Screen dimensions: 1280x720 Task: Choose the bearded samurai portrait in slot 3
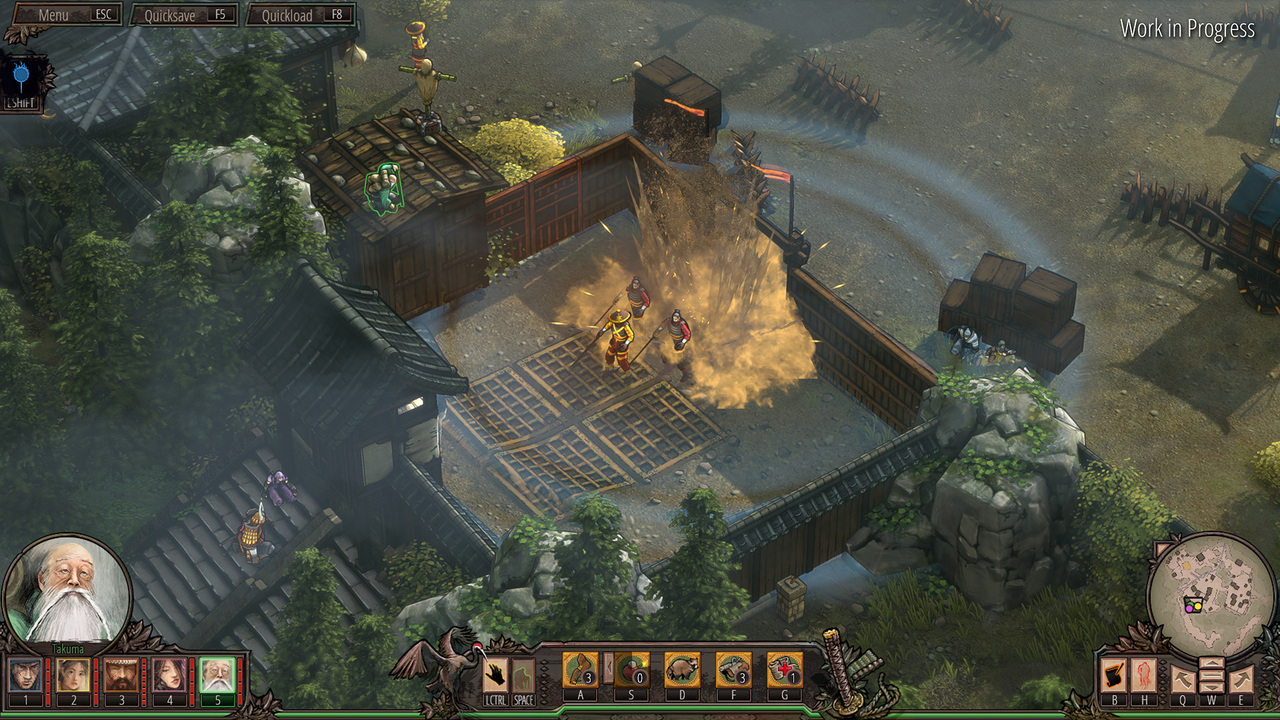[121, 675]
